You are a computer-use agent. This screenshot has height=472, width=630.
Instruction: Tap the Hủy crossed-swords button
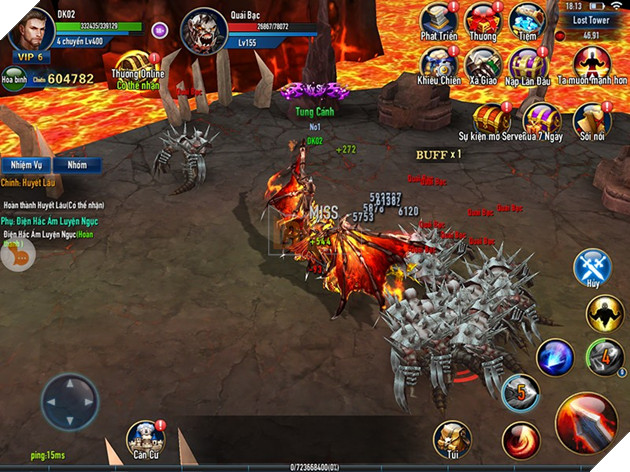(x=592, y=270)
